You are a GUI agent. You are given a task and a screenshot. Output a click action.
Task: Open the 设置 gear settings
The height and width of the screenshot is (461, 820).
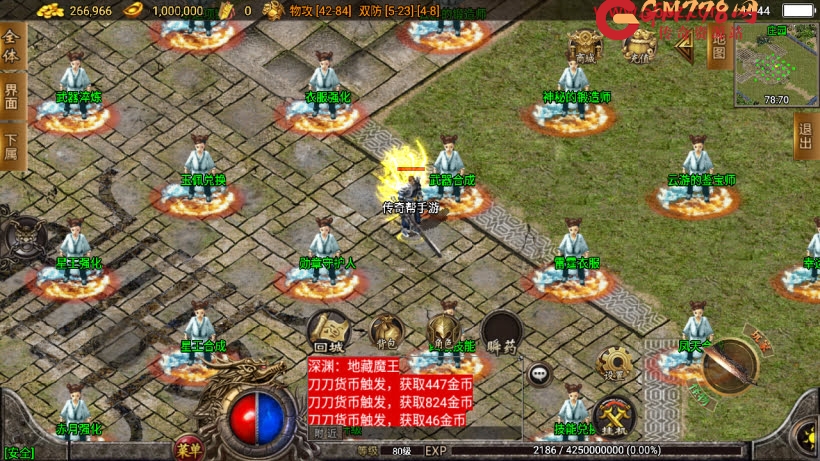[614, 364]
